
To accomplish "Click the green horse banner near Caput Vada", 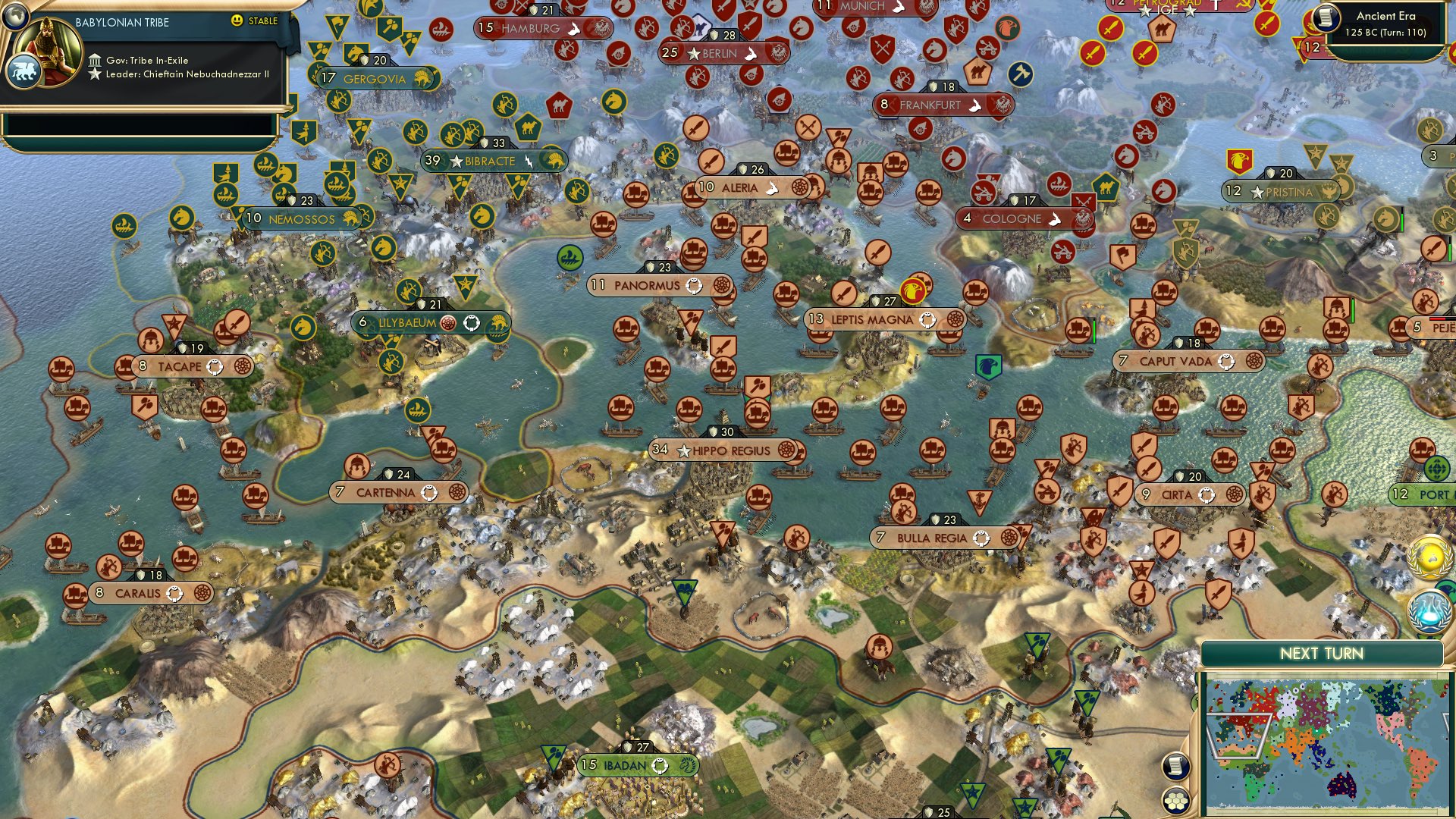I will [x=990, y=365].
